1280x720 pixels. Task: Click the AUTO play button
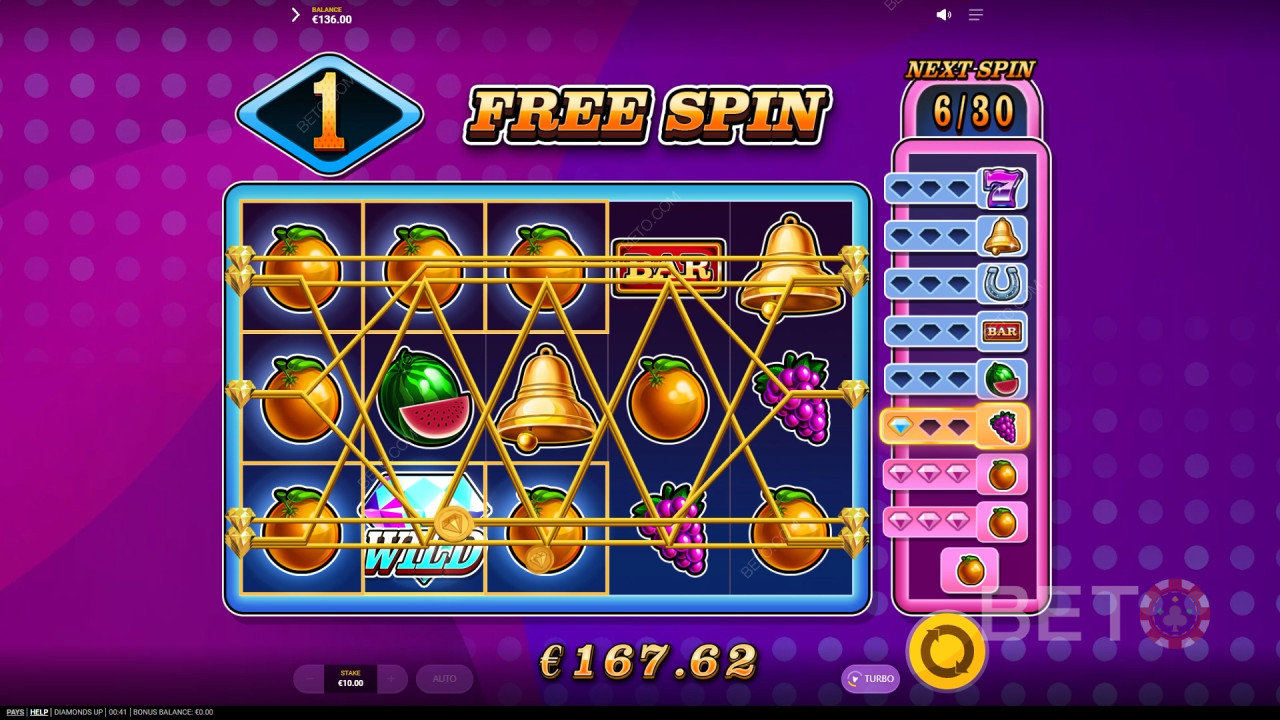click(444, 679)
